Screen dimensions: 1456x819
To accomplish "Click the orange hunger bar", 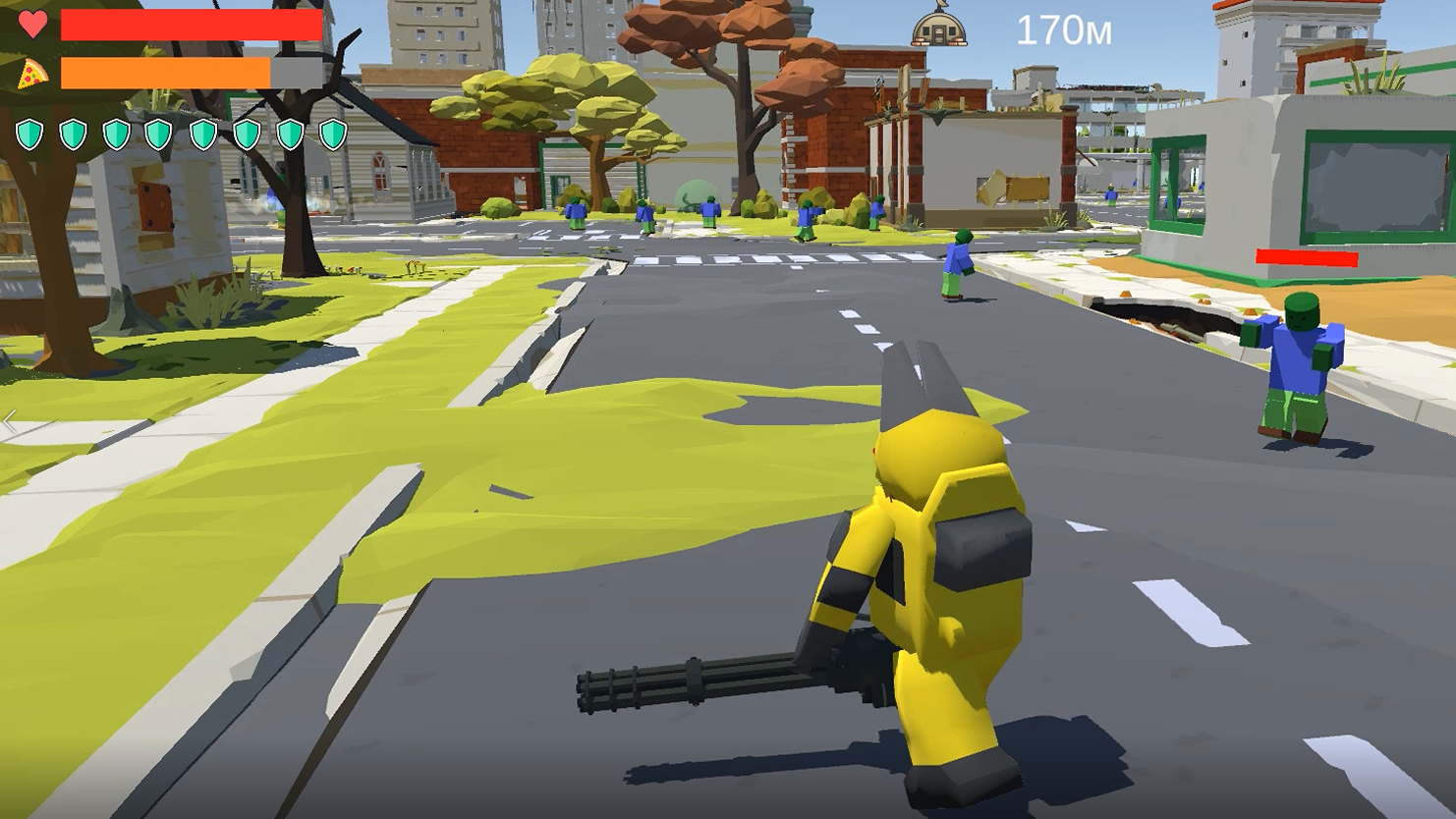I will 162,73.
